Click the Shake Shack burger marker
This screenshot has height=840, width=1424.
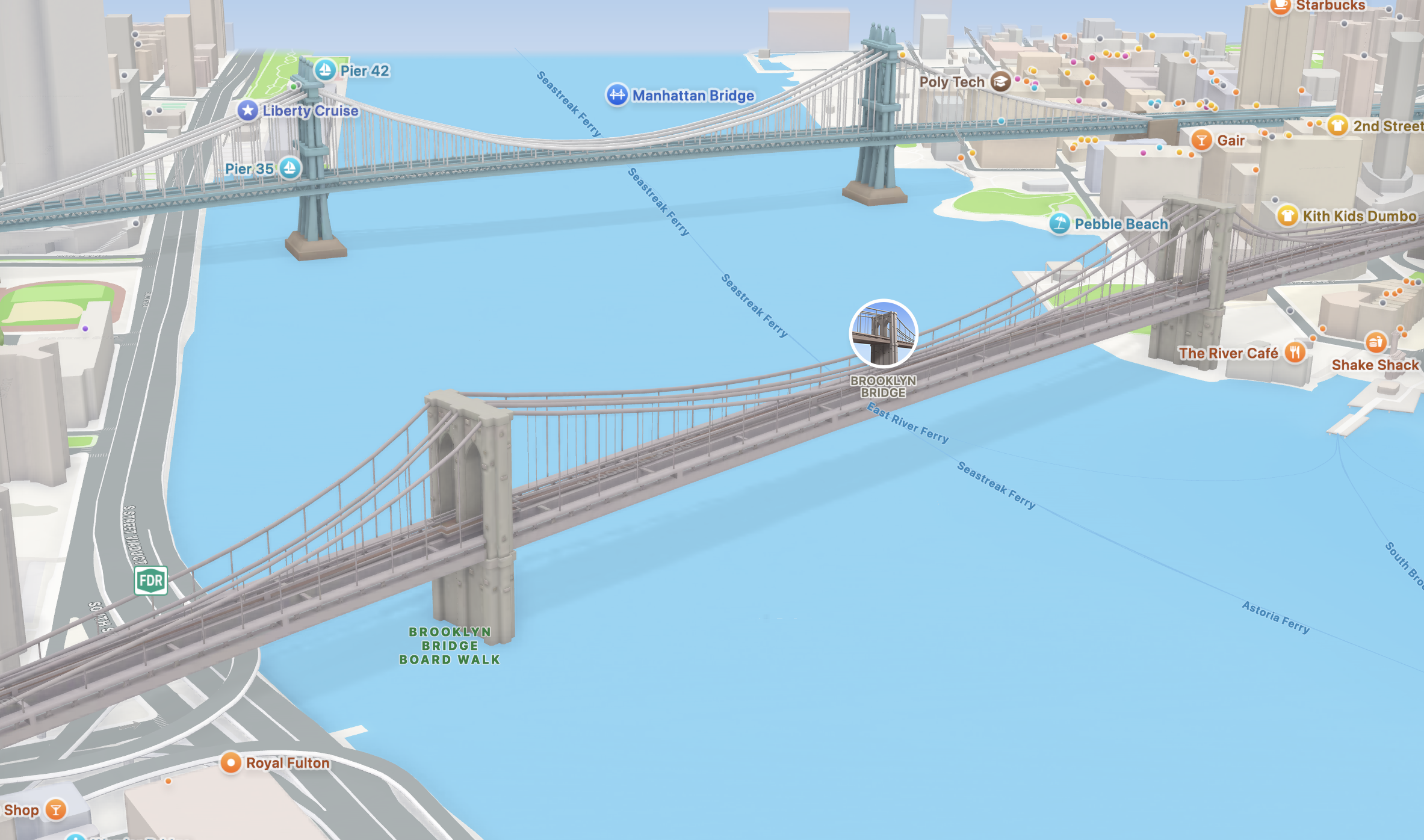pyautogui.click(x=1375, y=343)
